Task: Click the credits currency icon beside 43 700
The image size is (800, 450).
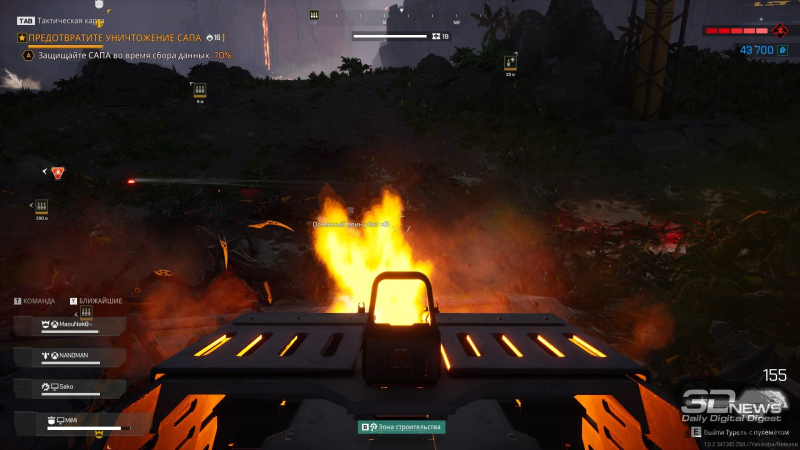Action: coord(783,49)
